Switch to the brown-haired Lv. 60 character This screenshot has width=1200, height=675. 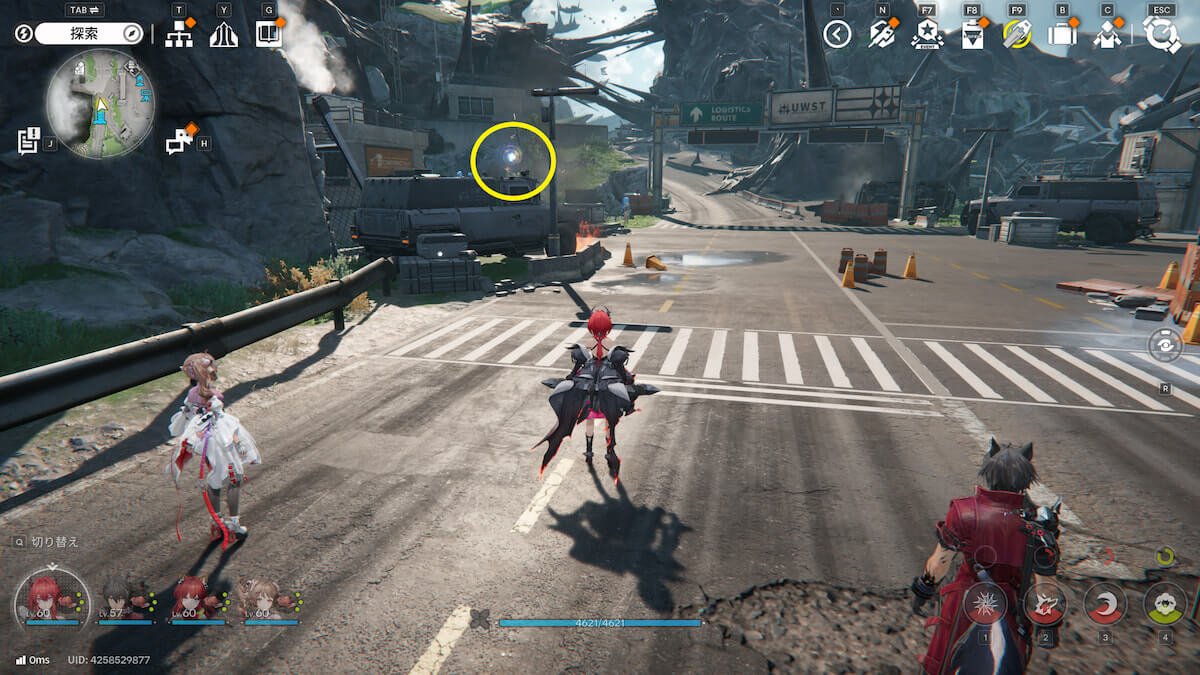(x=265, y=597)
